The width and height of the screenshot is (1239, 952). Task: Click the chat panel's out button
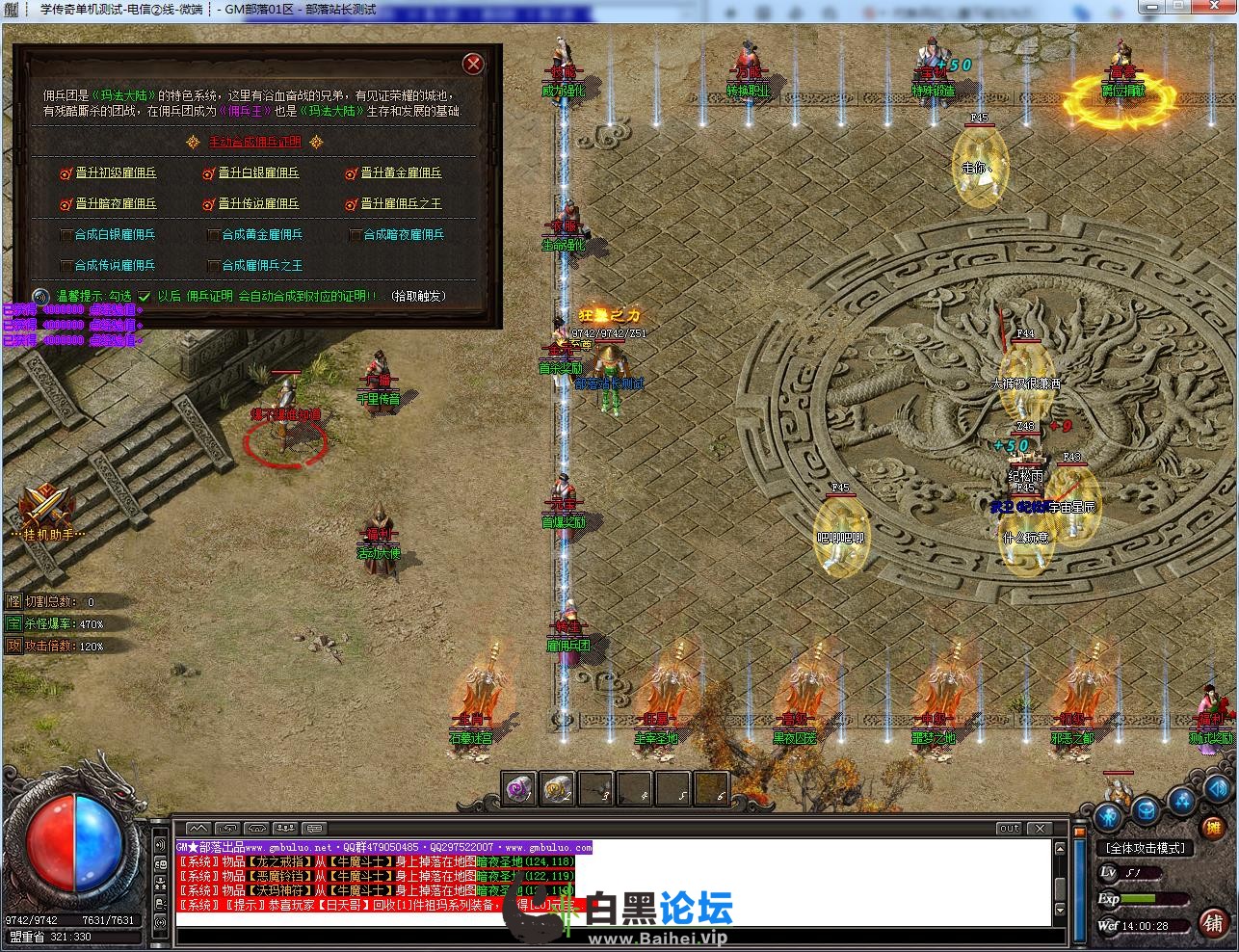click(x=1009, y=828)
